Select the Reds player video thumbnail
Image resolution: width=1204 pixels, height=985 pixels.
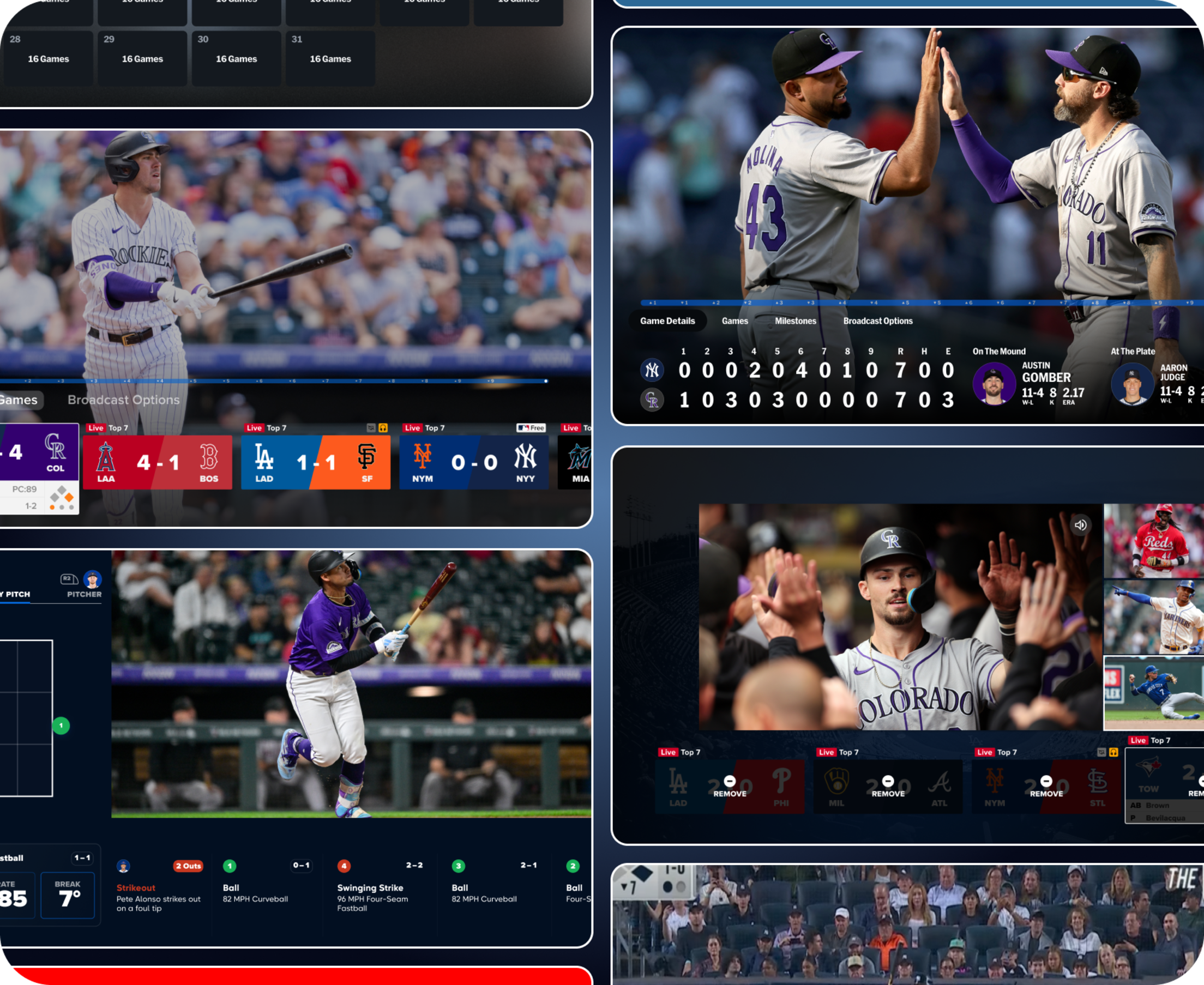click(x=1153, y=540)
